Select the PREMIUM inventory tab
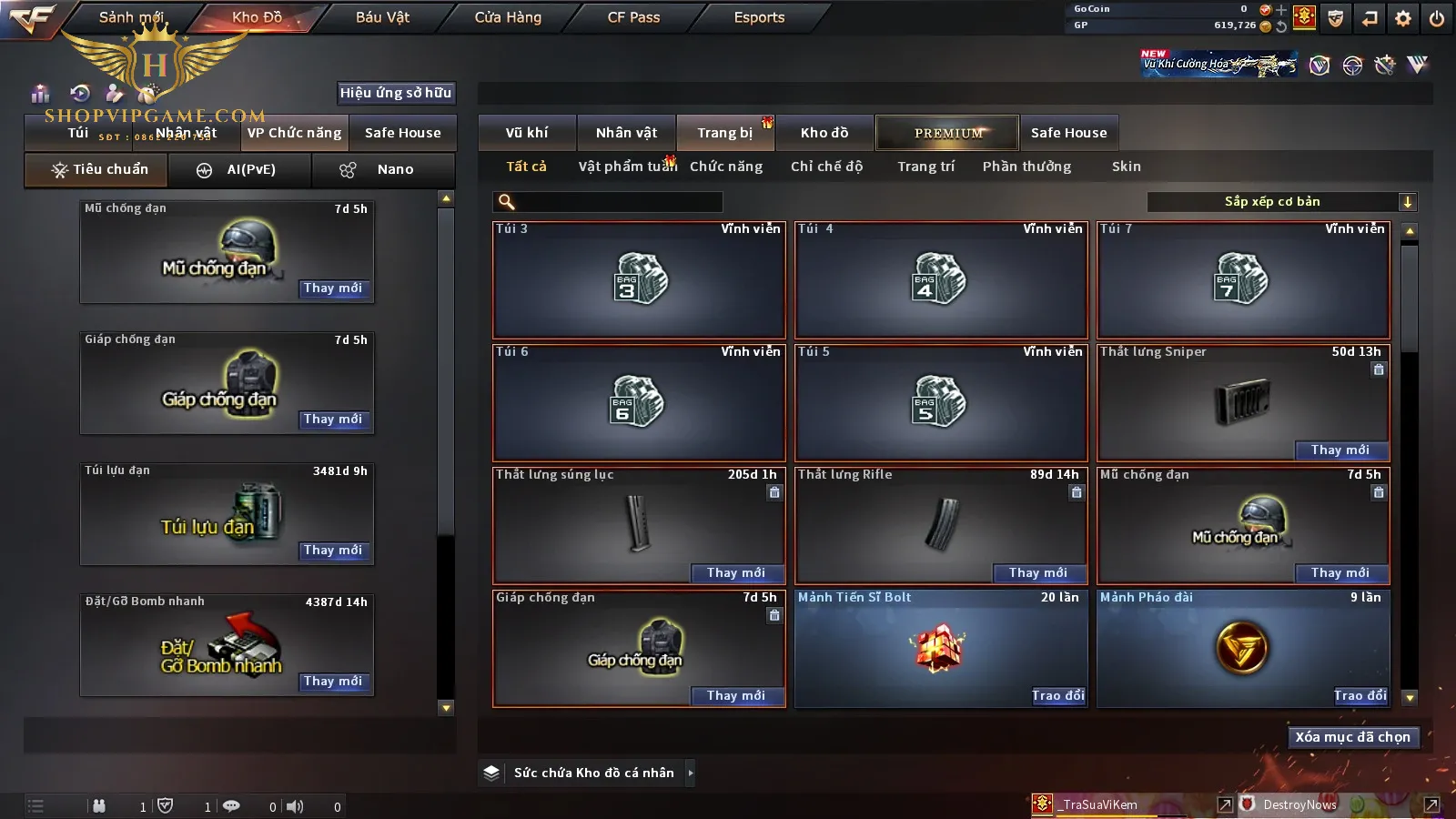Image resolution: width=1456 pixels, height=819 pixels. 948,133
